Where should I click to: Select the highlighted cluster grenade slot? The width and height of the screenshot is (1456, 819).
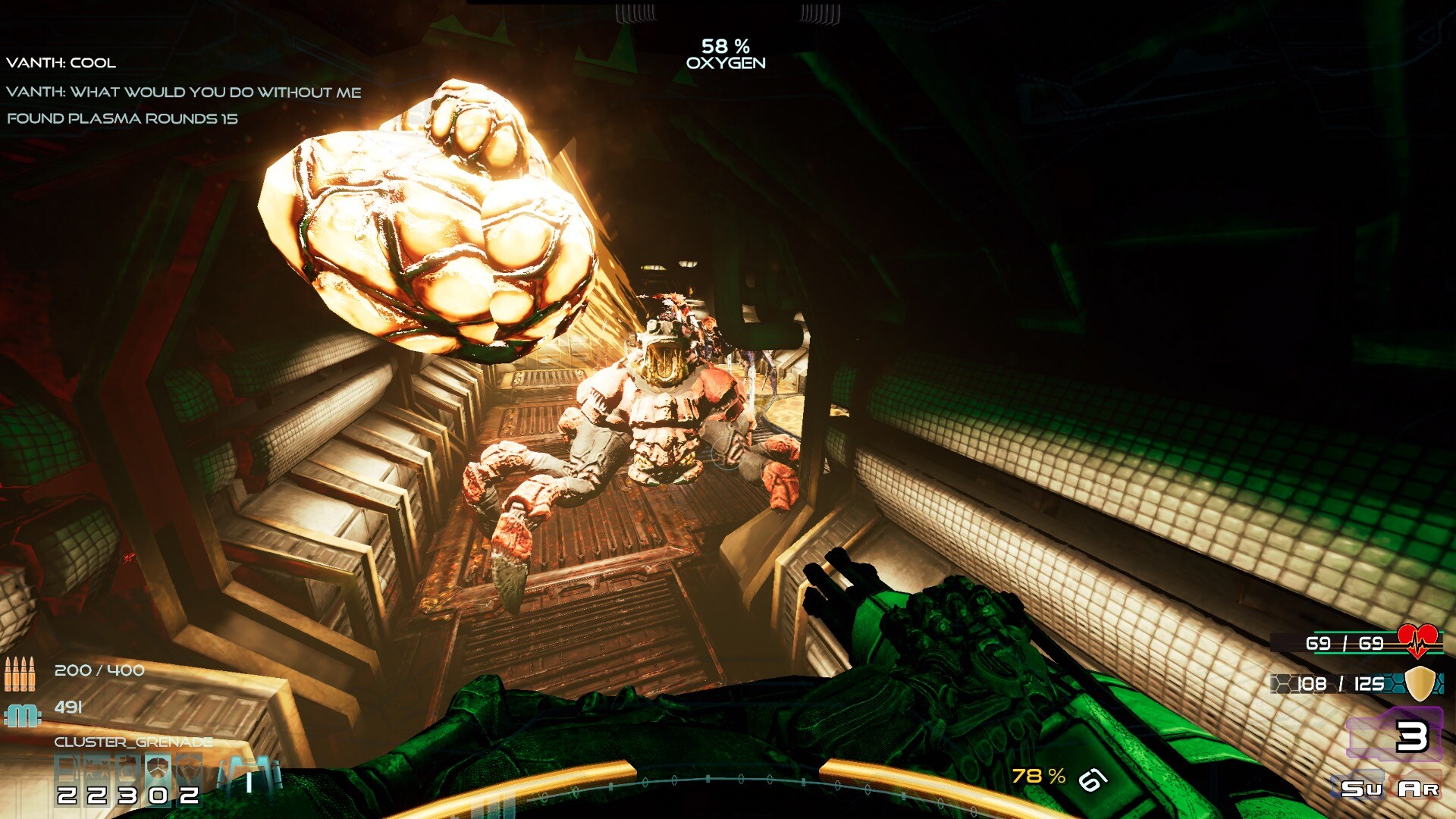[158, 780]
